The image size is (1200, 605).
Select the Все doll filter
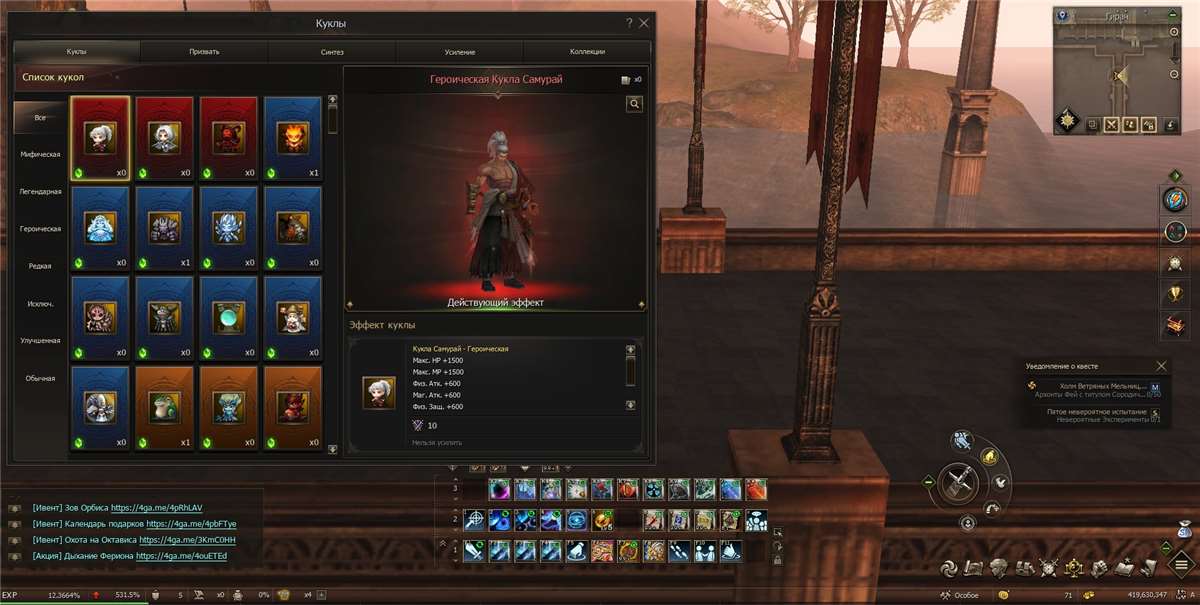point(41,117)
